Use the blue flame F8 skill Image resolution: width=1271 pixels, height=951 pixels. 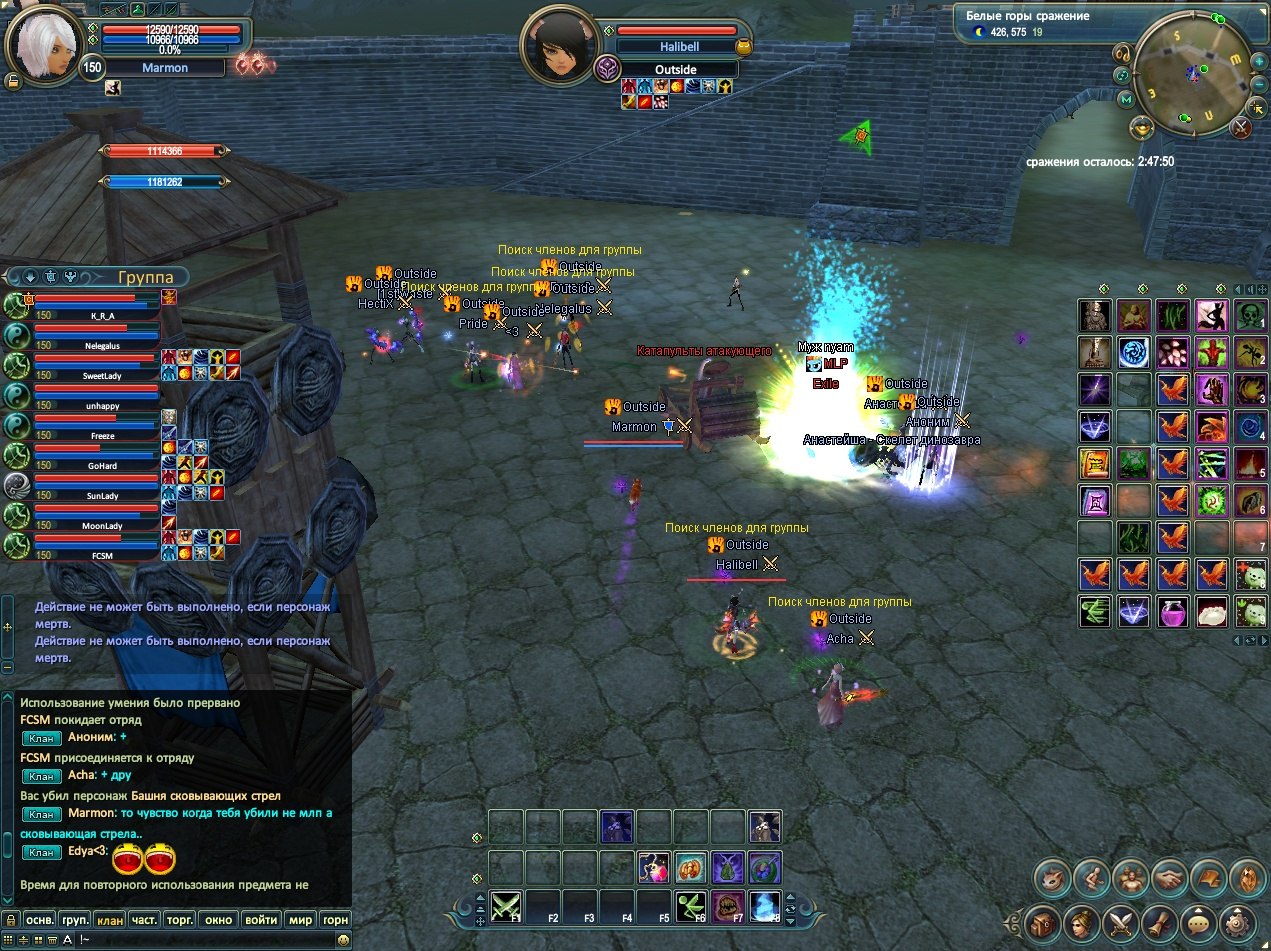click(765, 907)
